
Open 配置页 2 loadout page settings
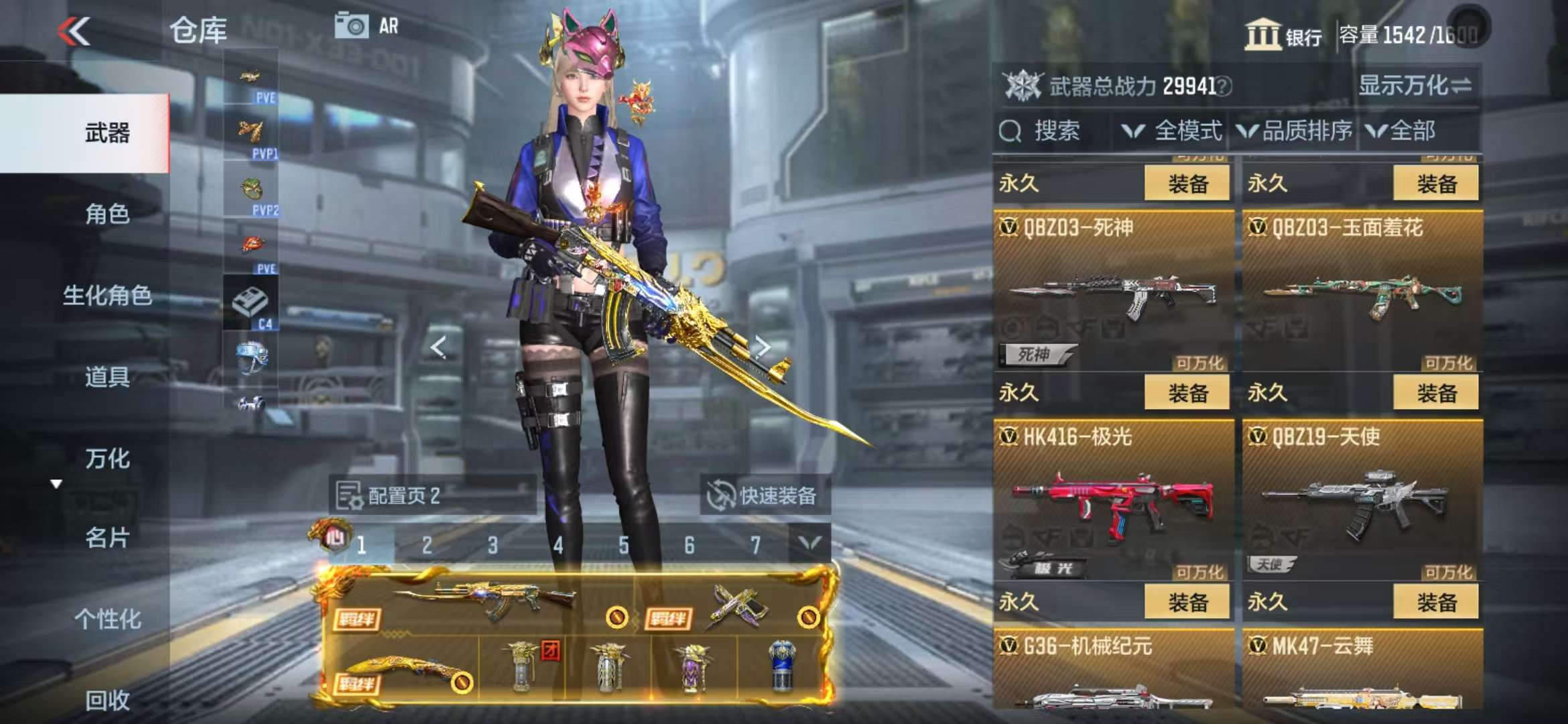(x=402, y=496)
